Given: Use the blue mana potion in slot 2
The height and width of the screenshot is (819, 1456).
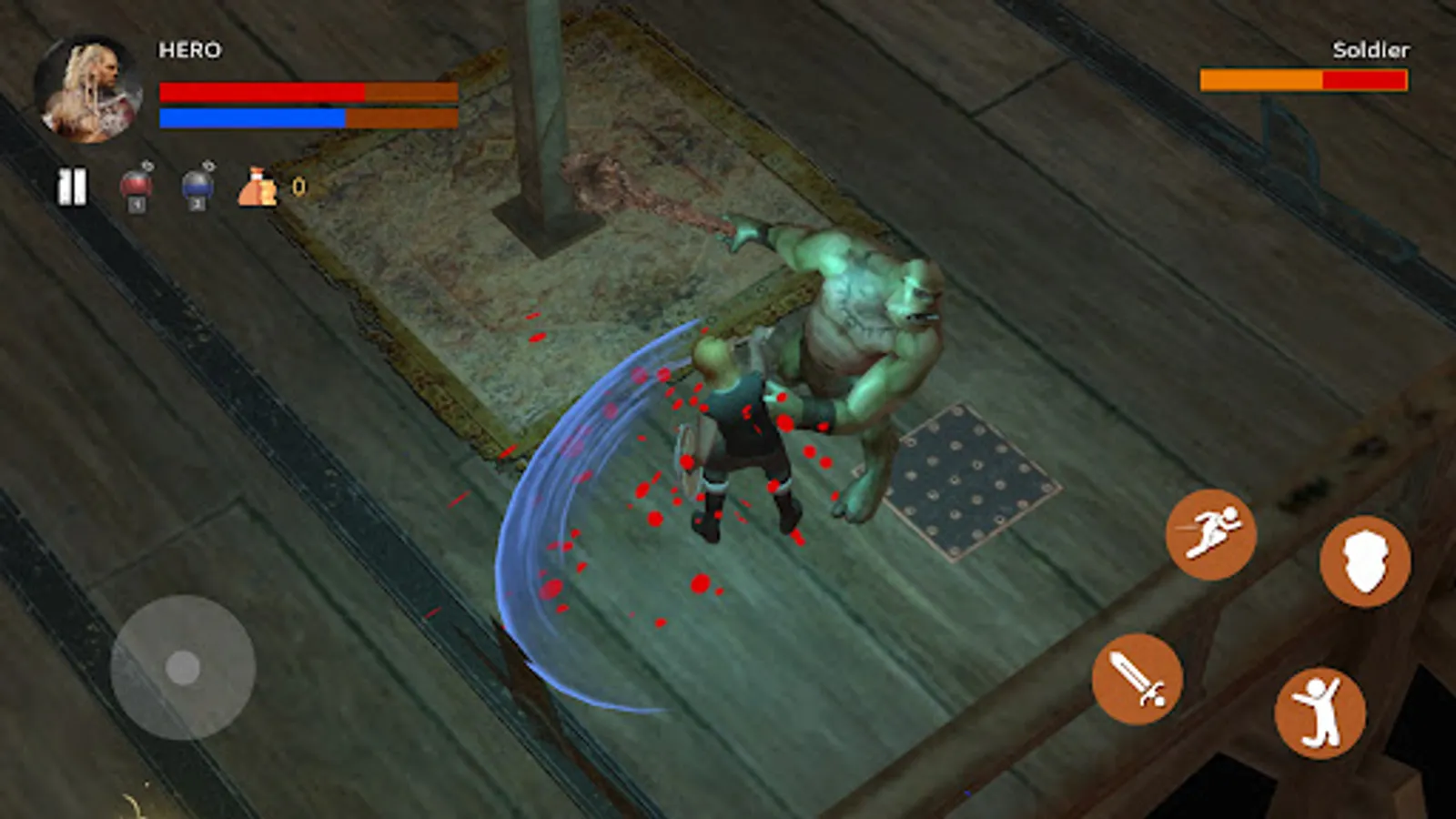Looking at the screenshot, I should [197, 185].
